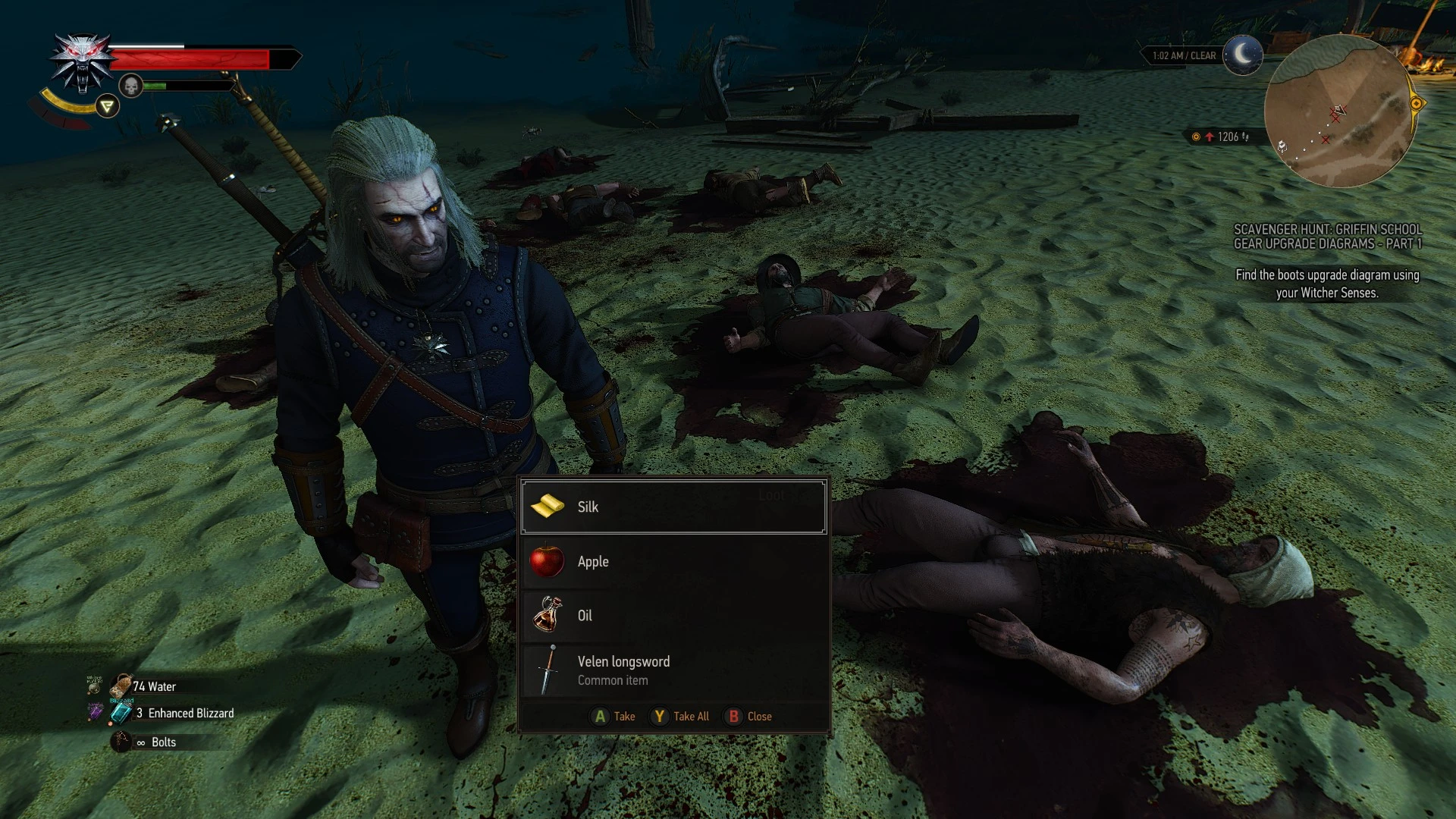Click the crescent moon time icon

tap(1241, 55)
